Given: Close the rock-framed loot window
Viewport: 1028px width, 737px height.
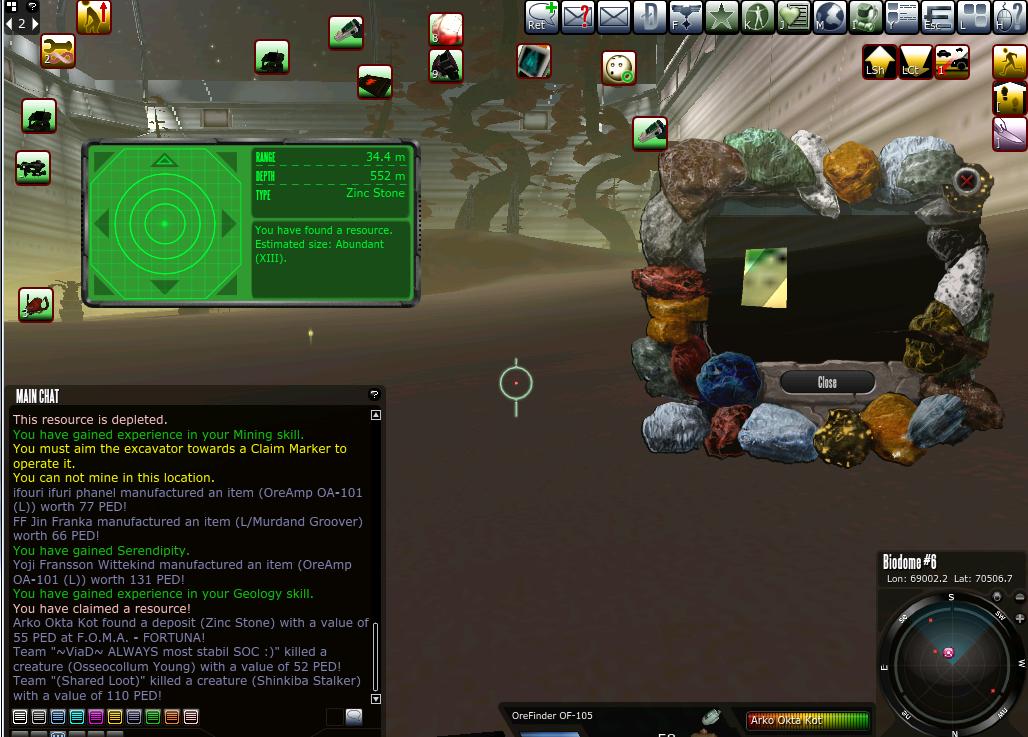Looking at the screenshot, I should 827,382.
